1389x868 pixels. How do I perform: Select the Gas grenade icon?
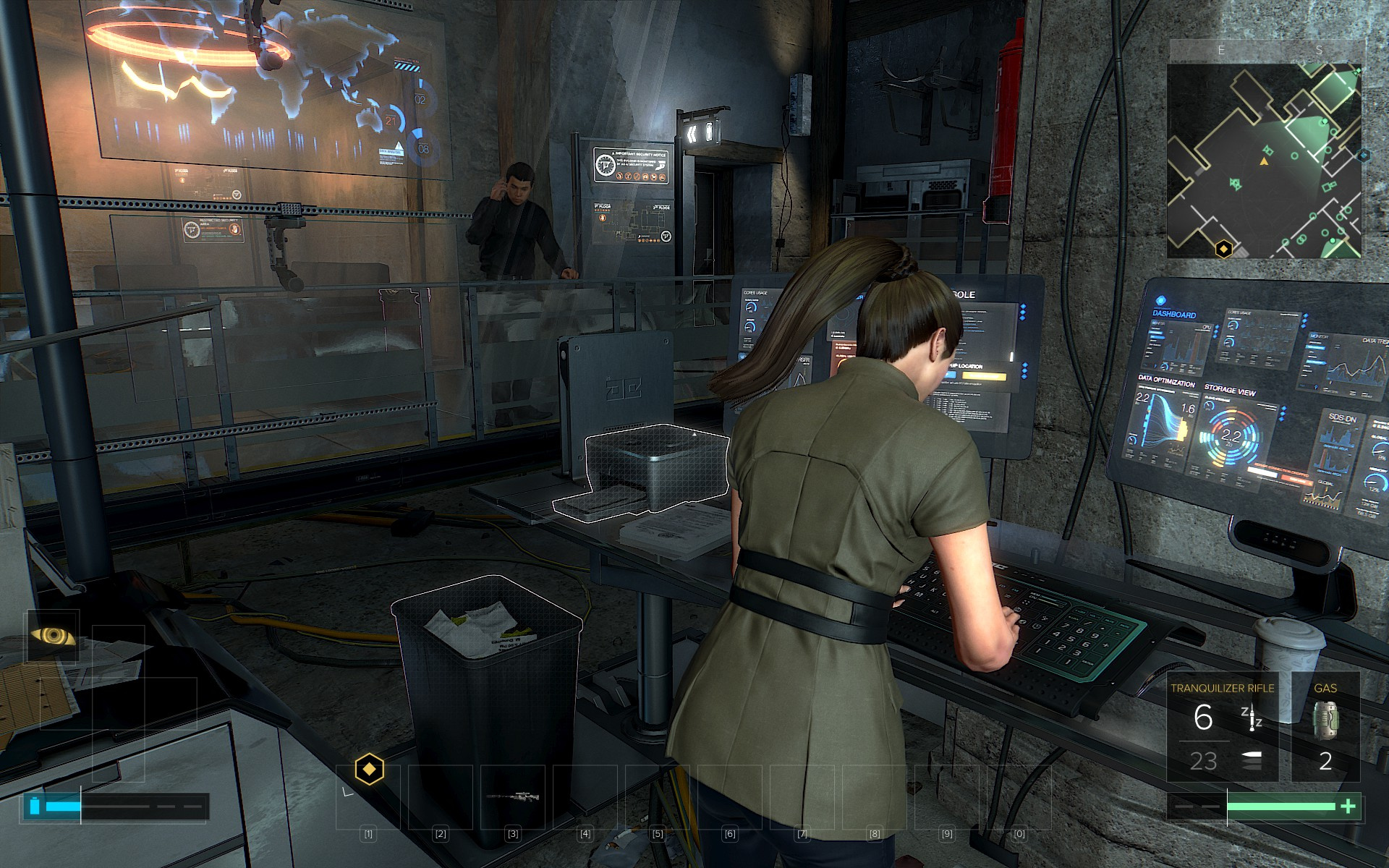(1325, 720)
